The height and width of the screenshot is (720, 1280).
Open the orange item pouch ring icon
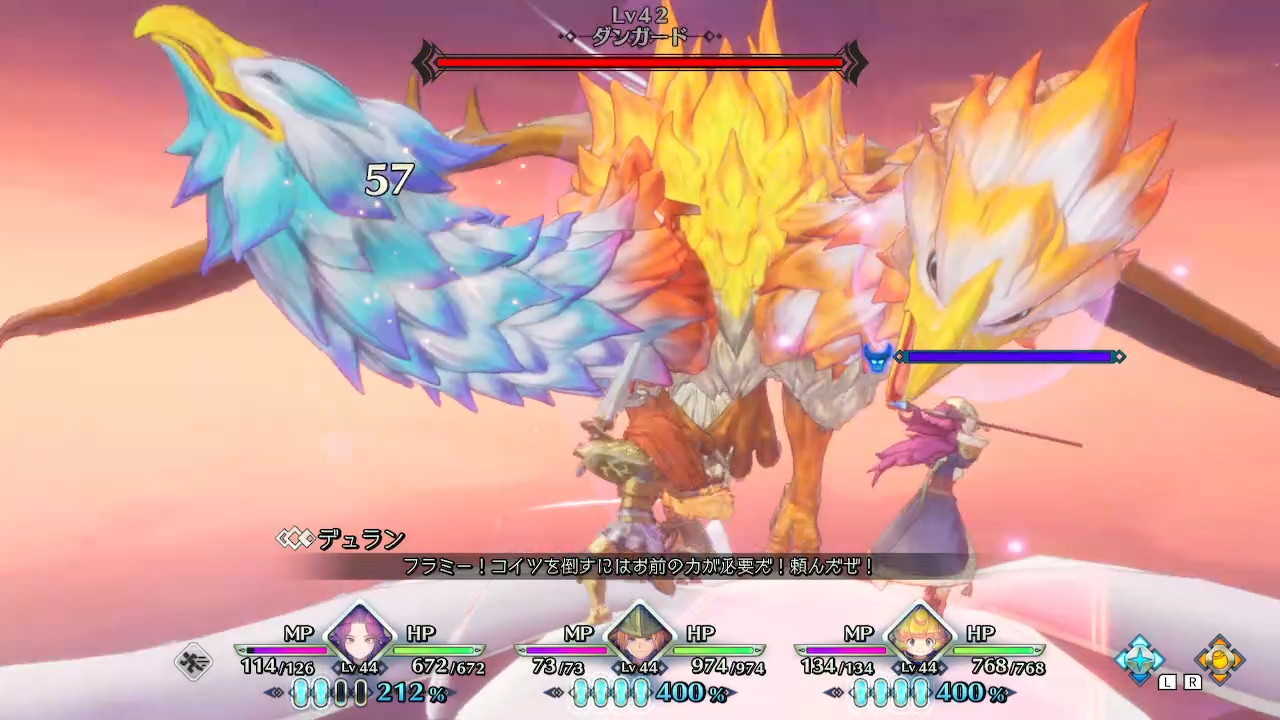pos(1218,657)
